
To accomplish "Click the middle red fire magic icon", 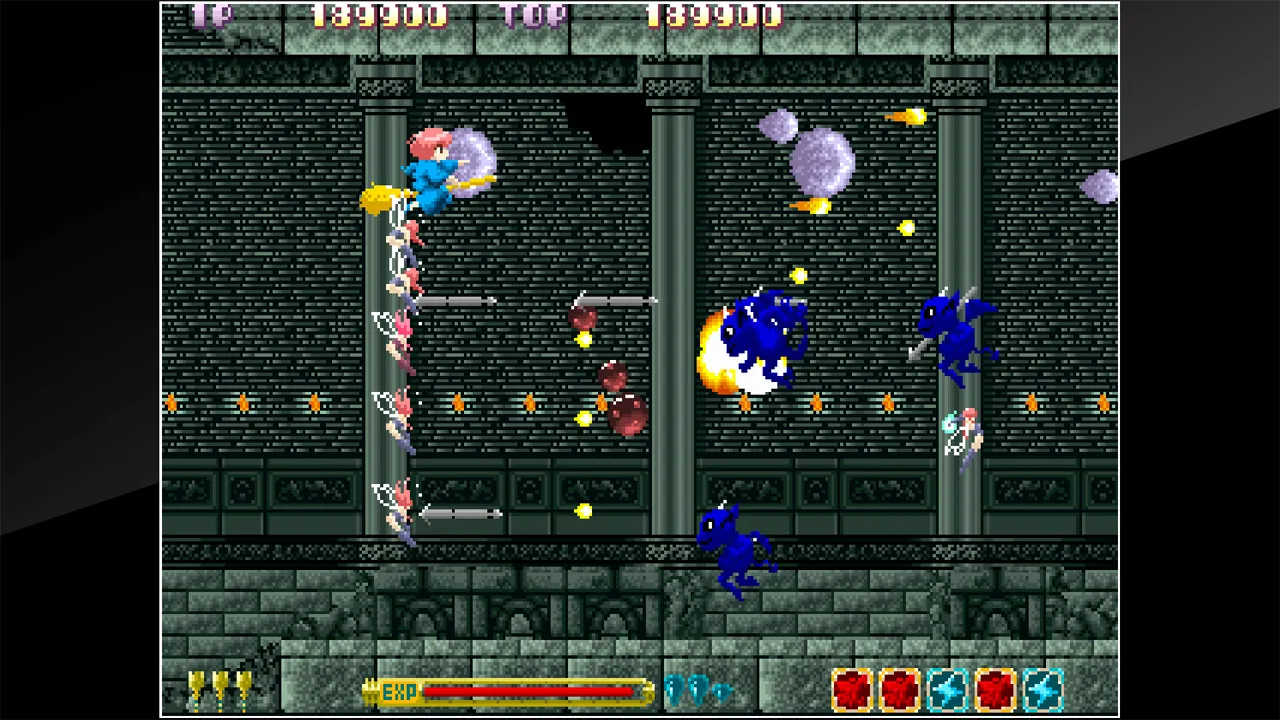I will 899,687.
